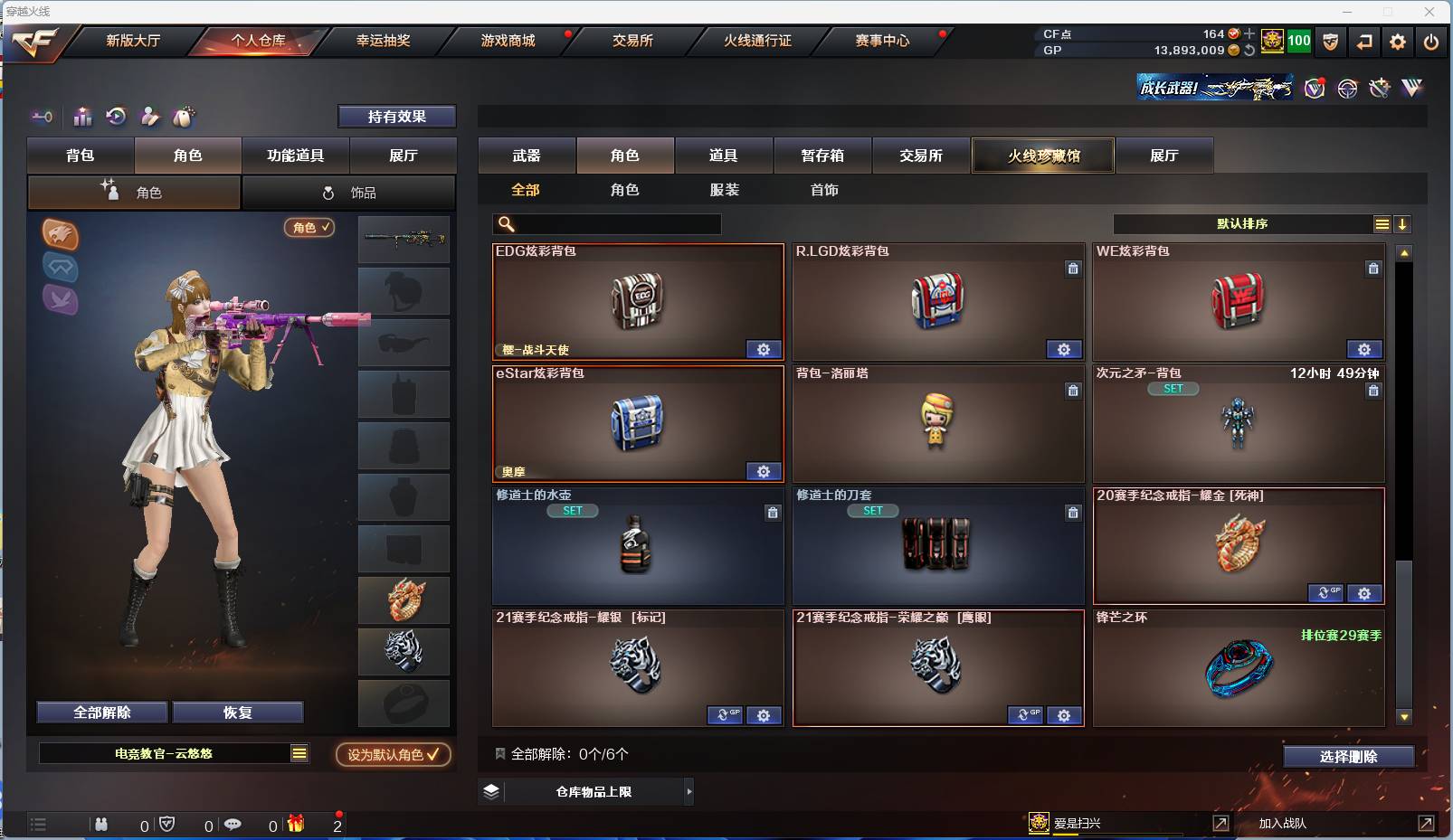Click the 设为默认角色 button
Viewport: 1453px width, 840px height.
coord(393,754)
